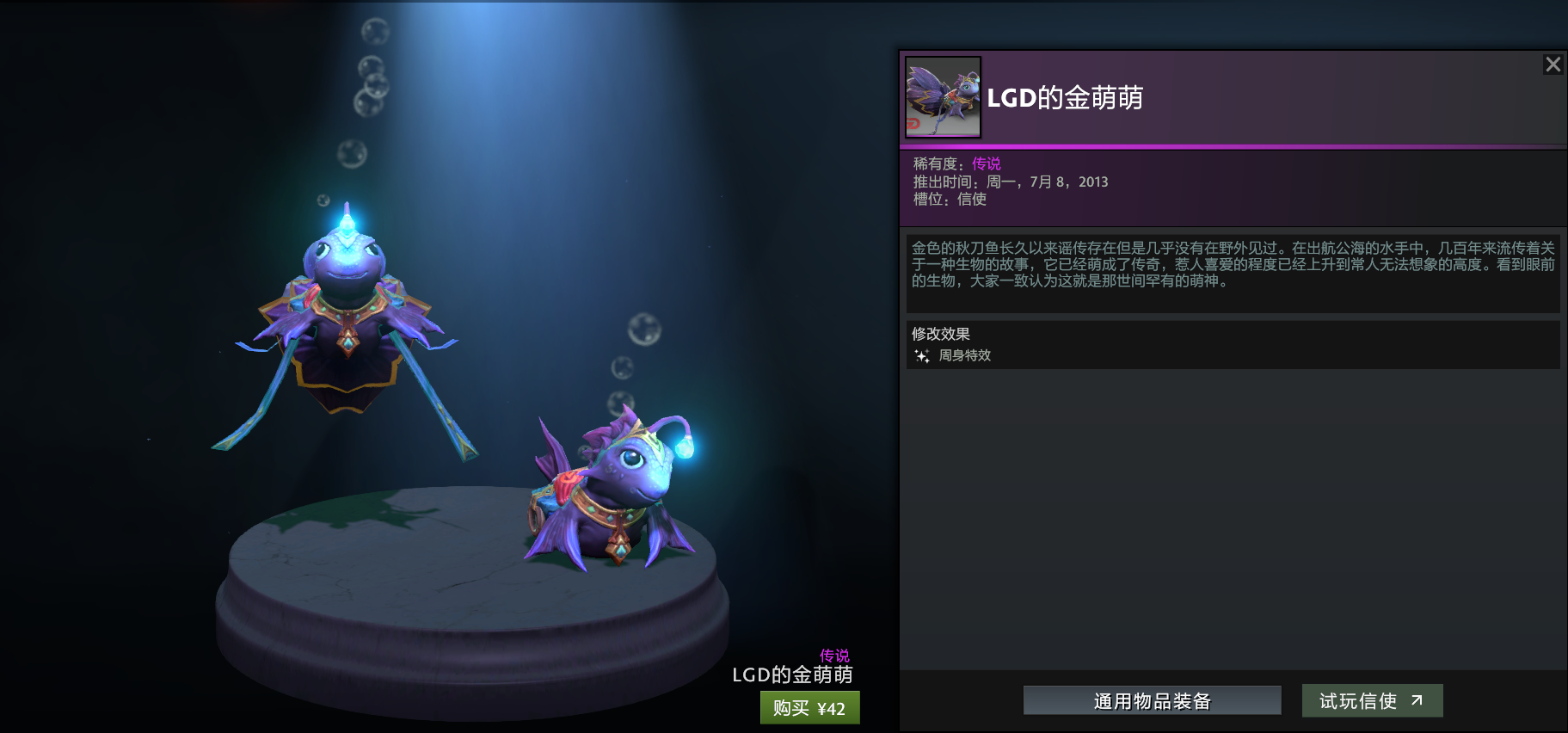Screen dimensions: 1568x733
Task: Close the item details panel
Action: tap(1553, 64)
